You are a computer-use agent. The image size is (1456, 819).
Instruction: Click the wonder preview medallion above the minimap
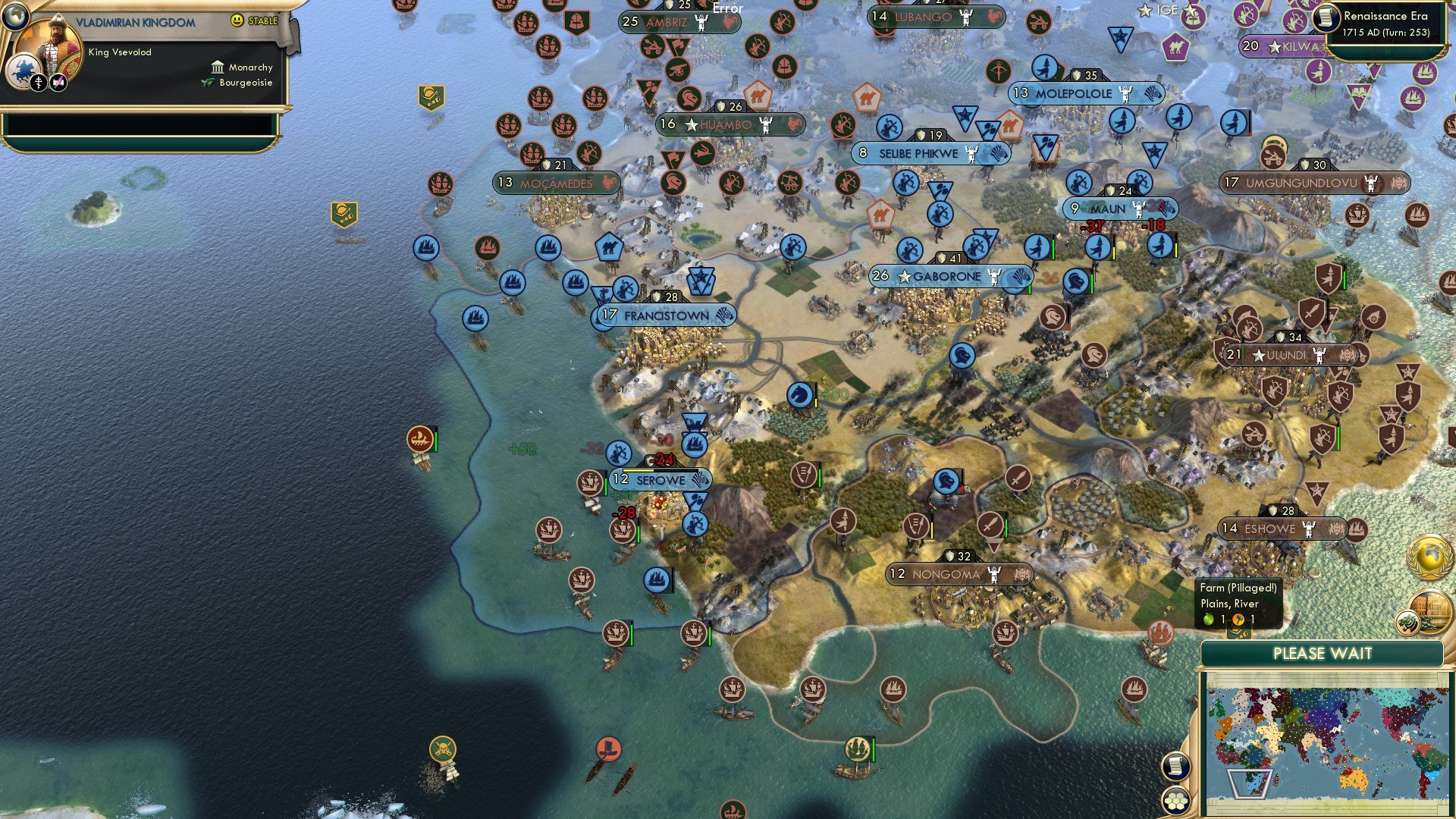pos(1430,611)
